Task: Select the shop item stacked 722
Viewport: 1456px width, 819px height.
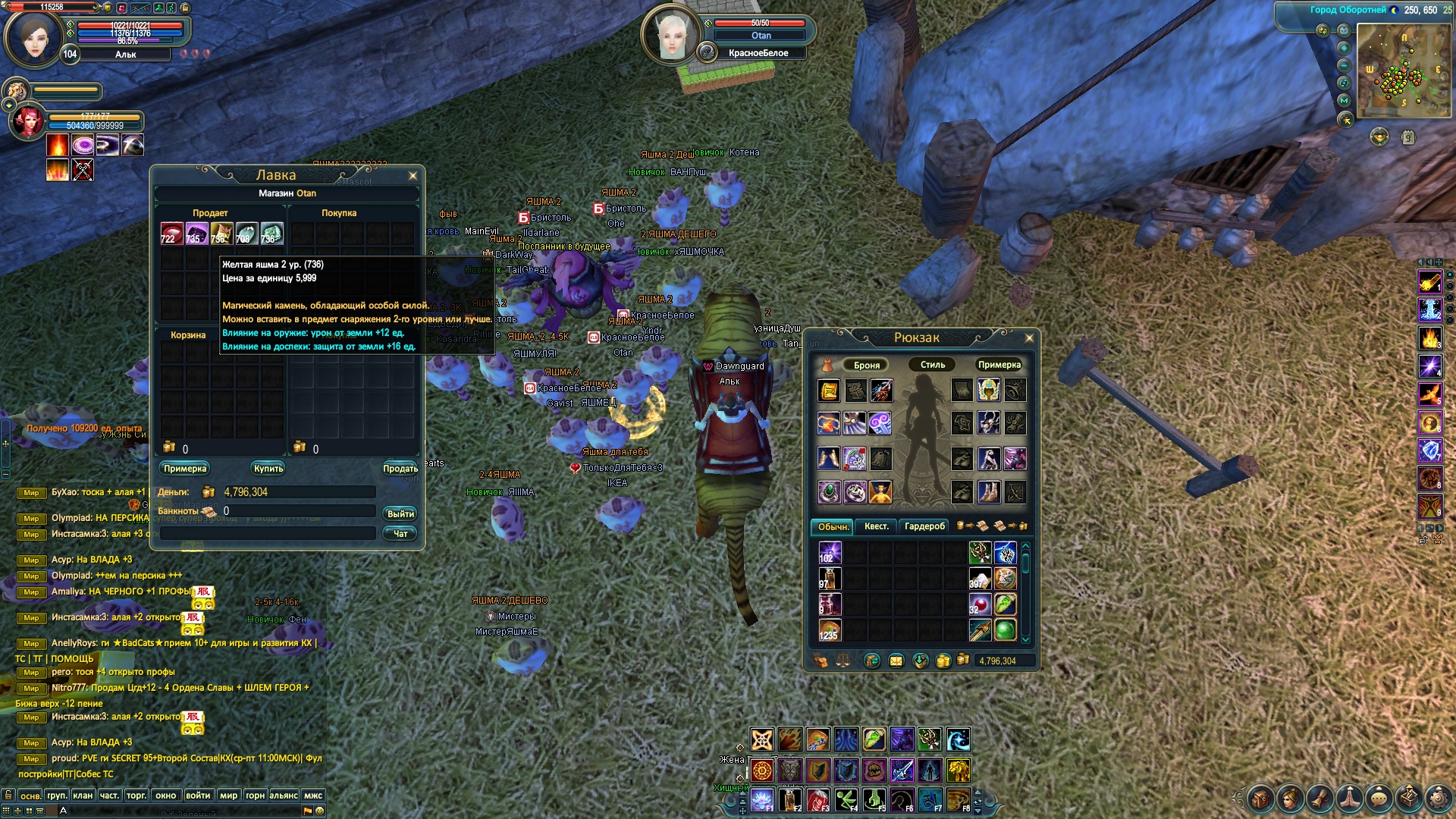Action: pos(171,233)
